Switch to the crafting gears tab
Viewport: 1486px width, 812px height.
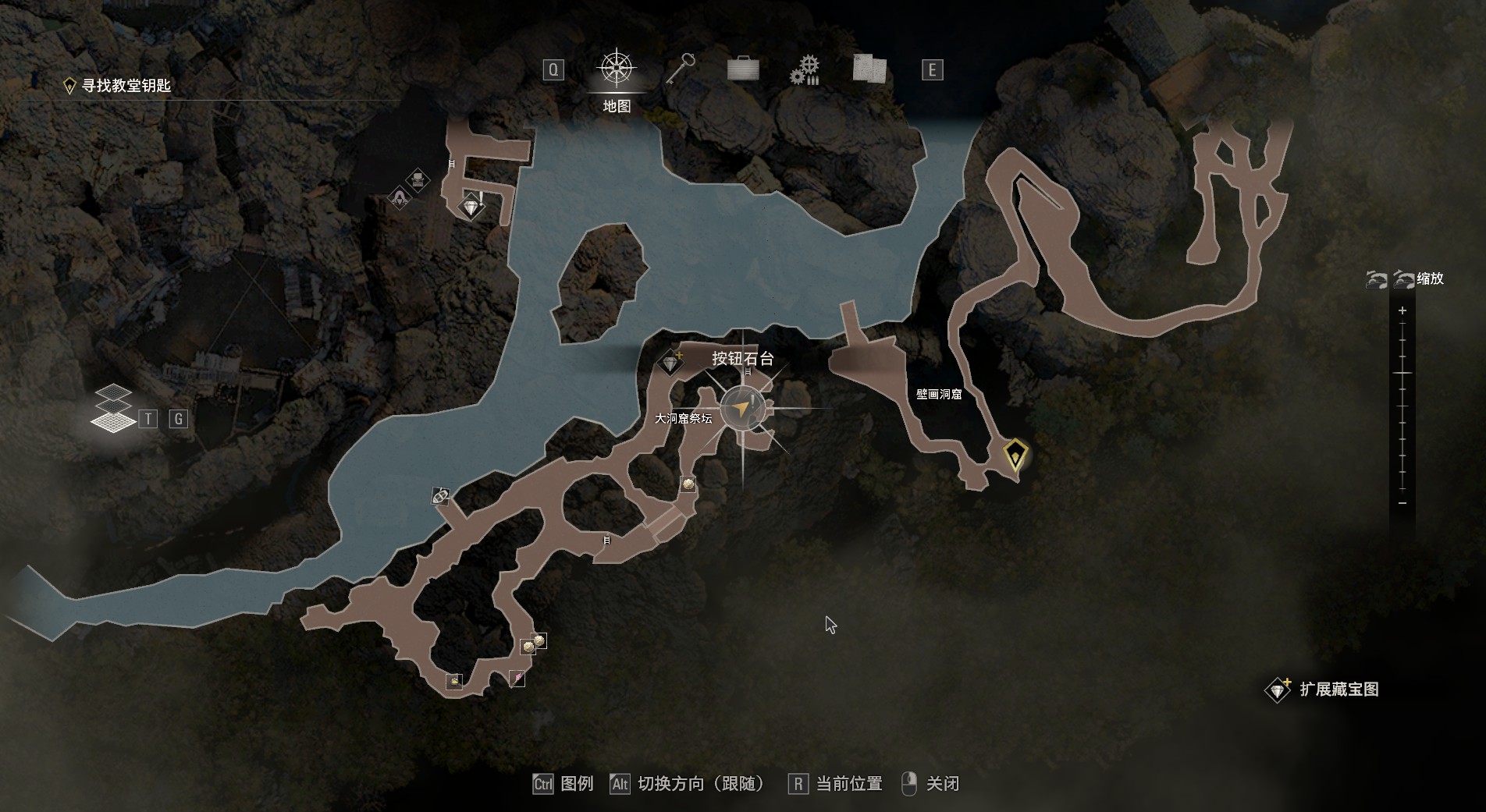805,70
